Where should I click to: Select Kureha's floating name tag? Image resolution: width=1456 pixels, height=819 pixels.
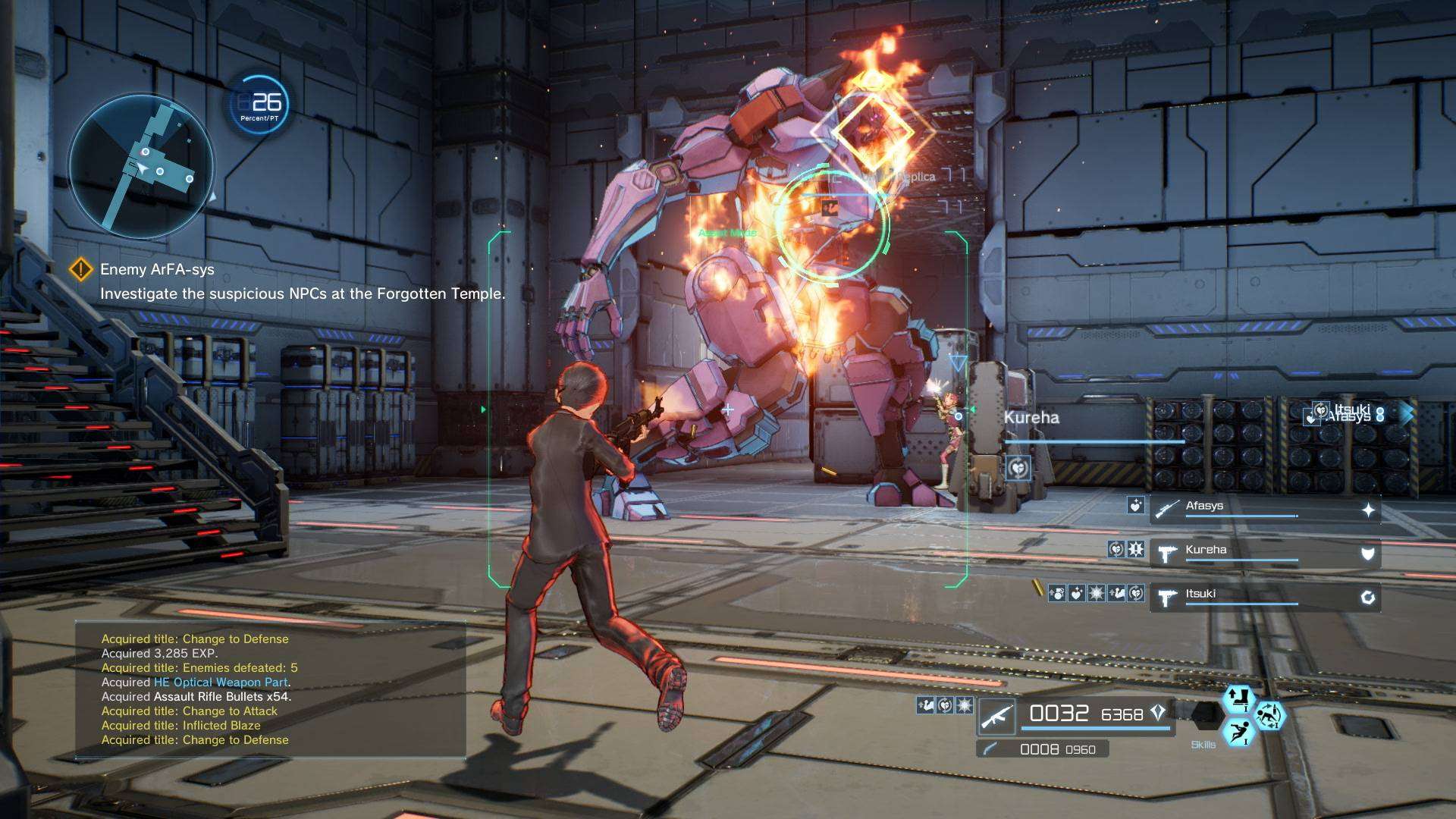[1031, 418]
